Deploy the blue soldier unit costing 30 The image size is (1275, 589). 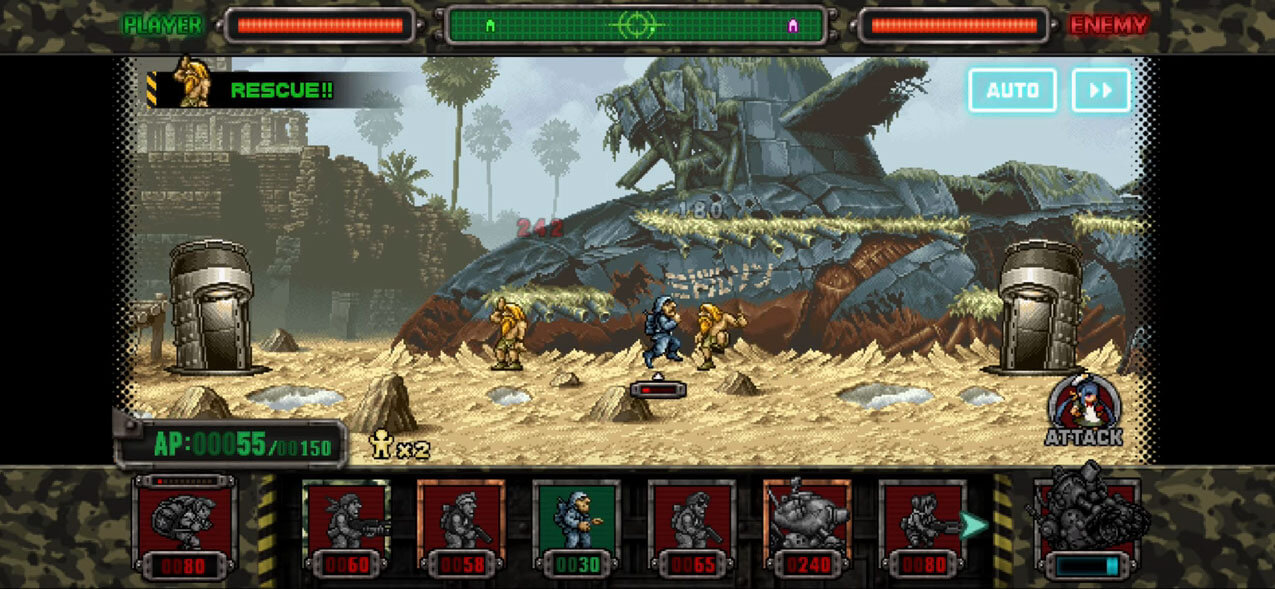576,527
